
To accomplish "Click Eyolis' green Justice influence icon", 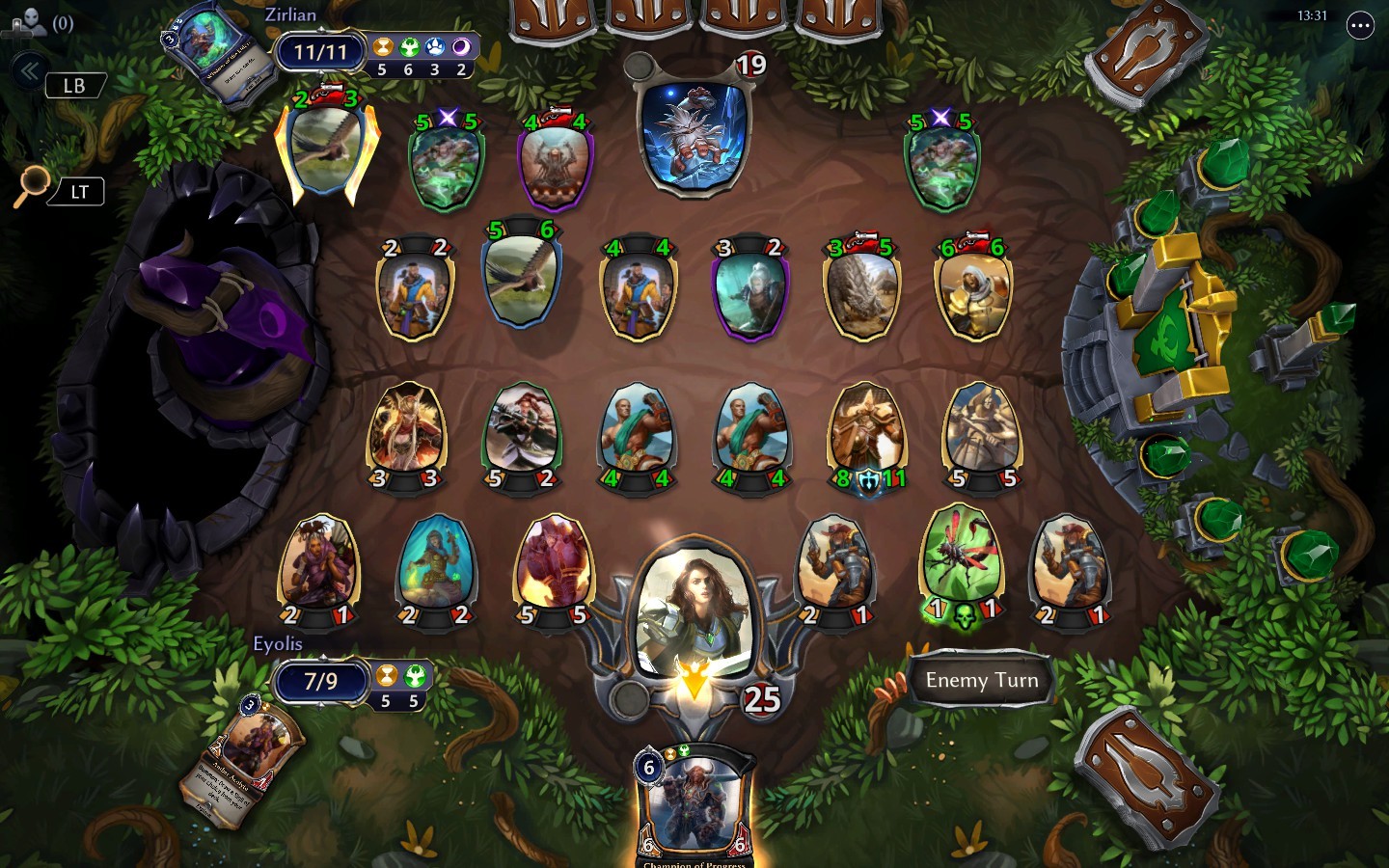I will pyautogui.click(x=415, y=676).
